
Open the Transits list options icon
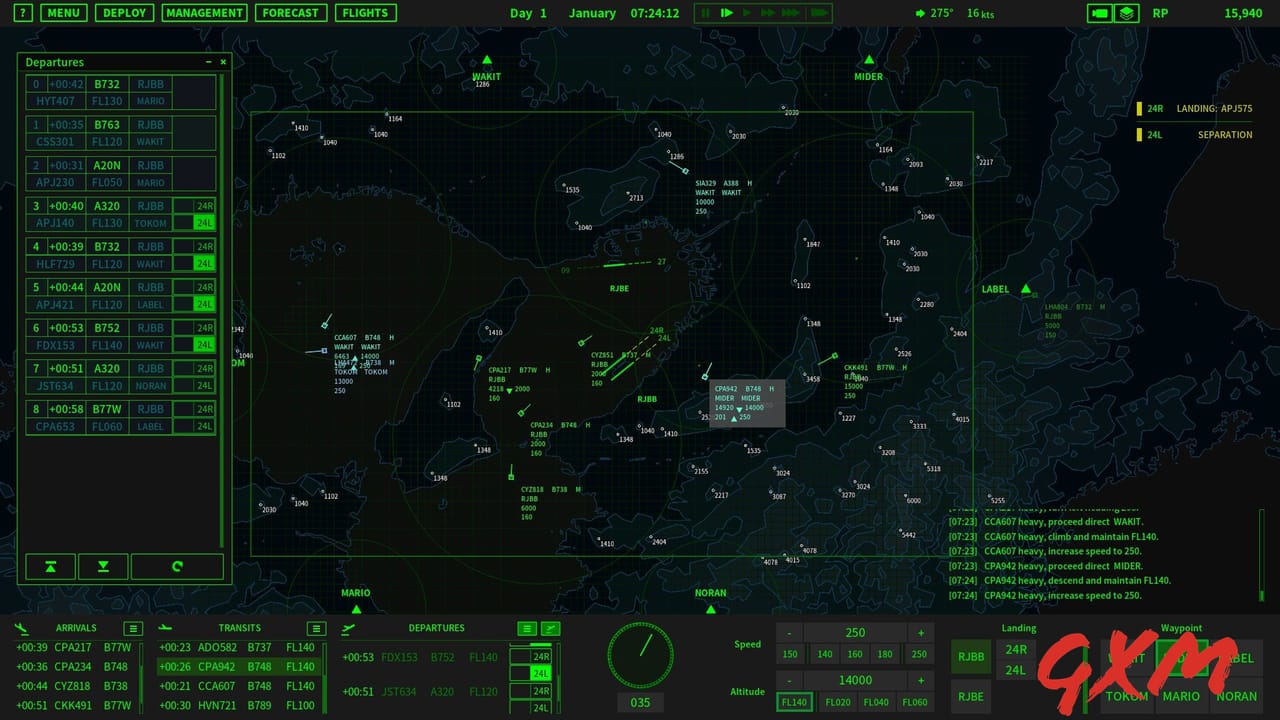316,628
